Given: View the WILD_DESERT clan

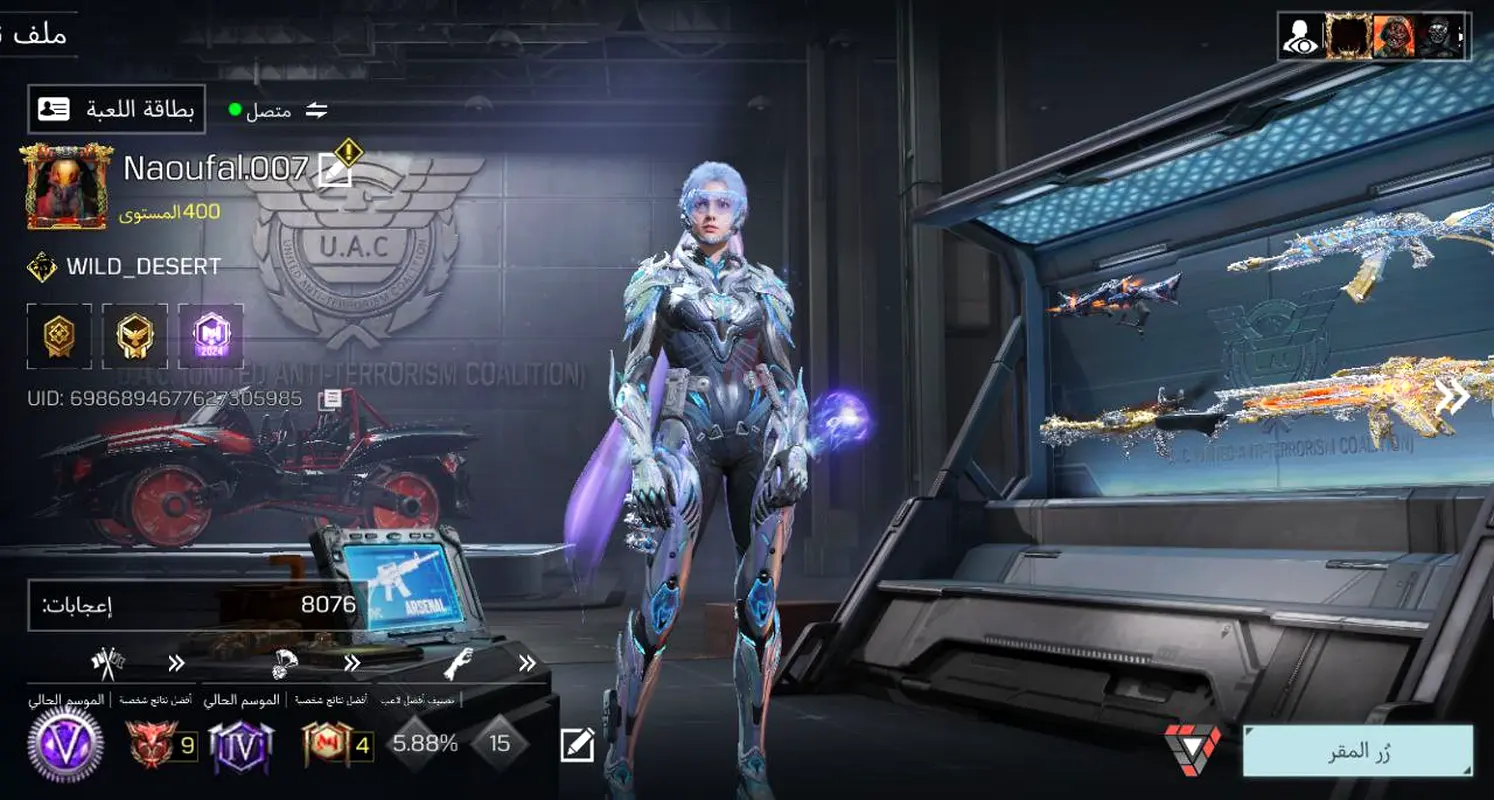Looking at the screenshot, I should pyautogui.click(x=143, y=267).
